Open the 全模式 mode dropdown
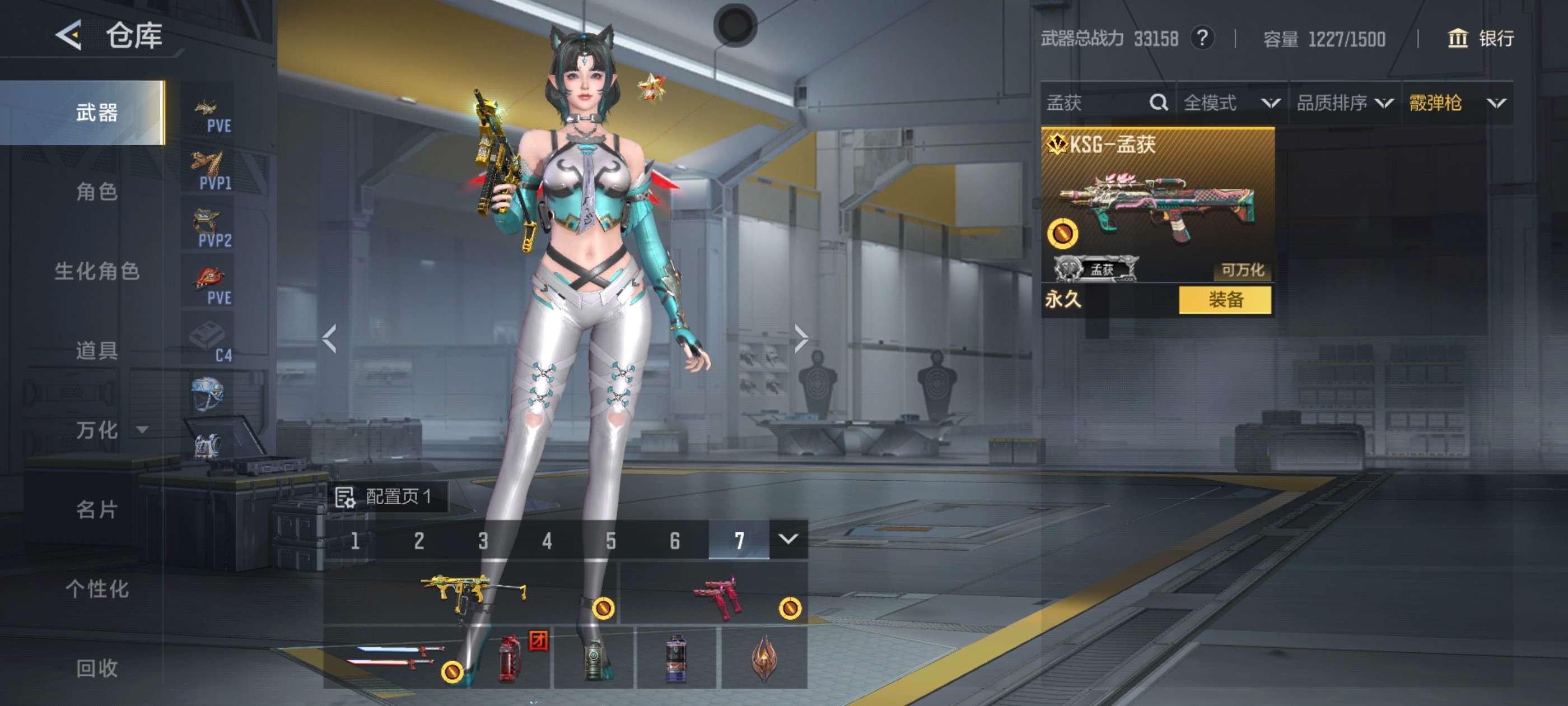1568x706 pixels. [x=1231, y=103]
